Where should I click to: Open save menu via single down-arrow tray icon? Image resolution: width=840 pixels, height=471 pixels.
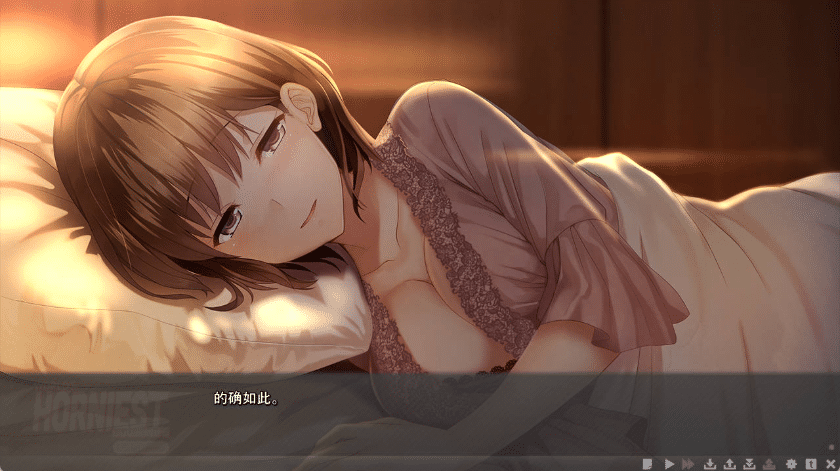(710, 463)
